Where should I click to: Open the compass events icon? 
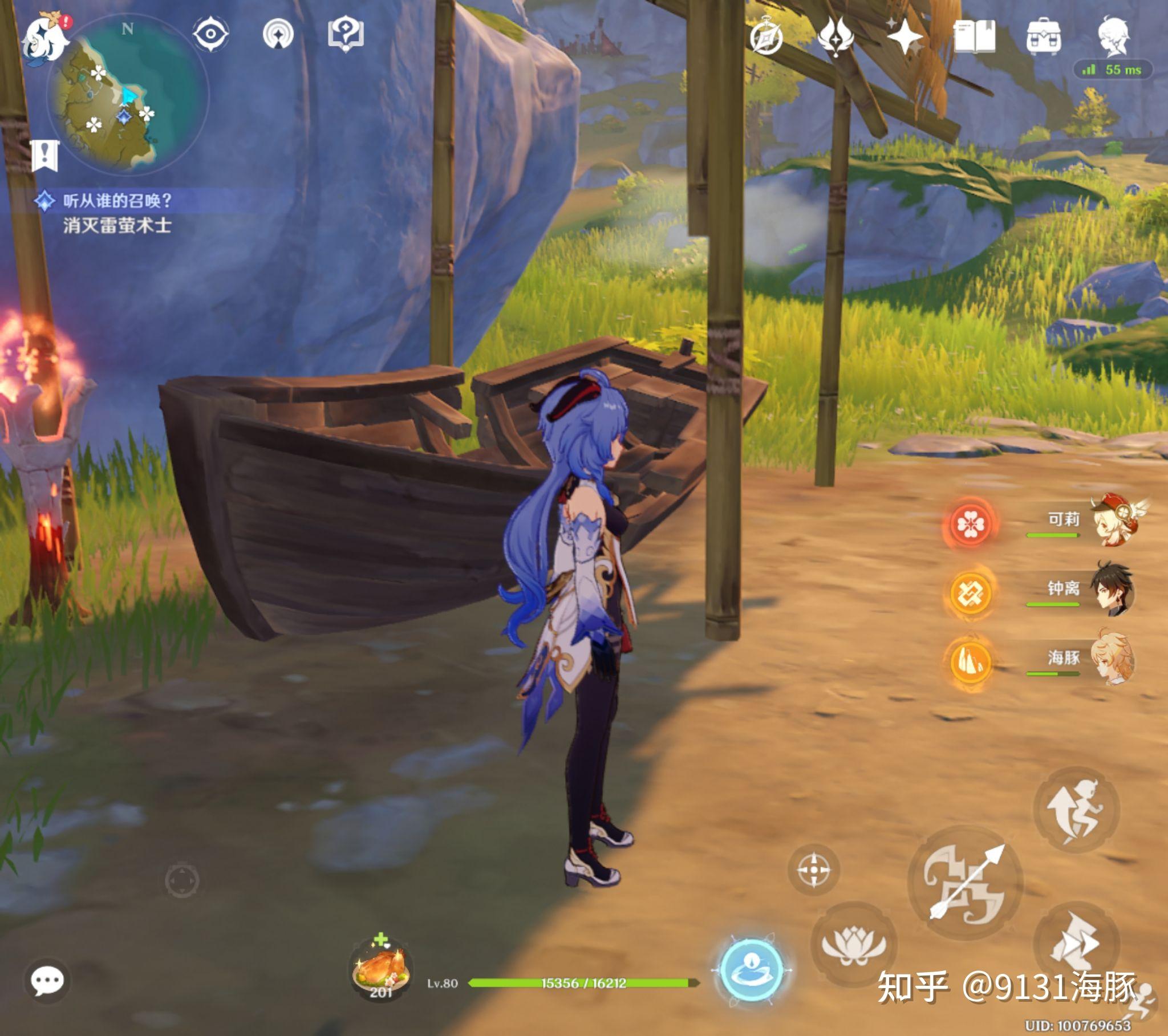[x=766, y=36]
